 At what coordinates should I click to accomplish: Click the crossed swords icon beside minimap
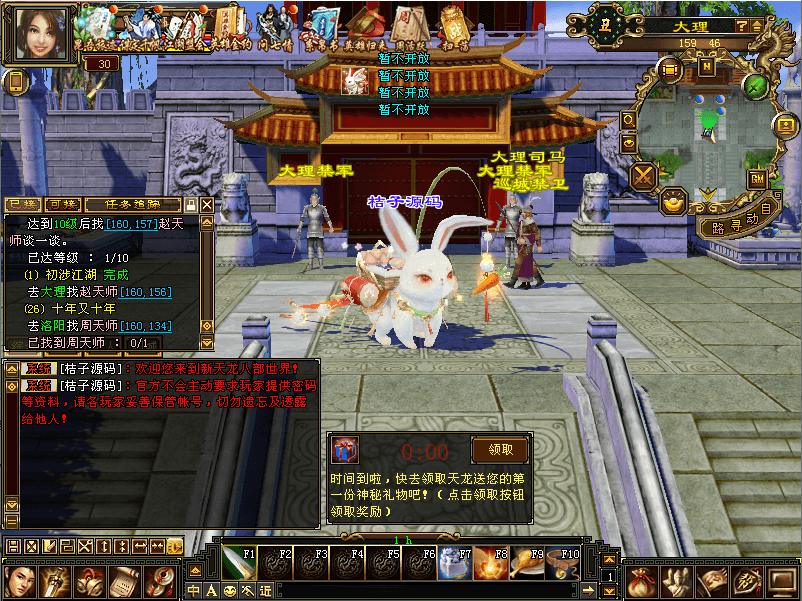[x=644, y=175]
